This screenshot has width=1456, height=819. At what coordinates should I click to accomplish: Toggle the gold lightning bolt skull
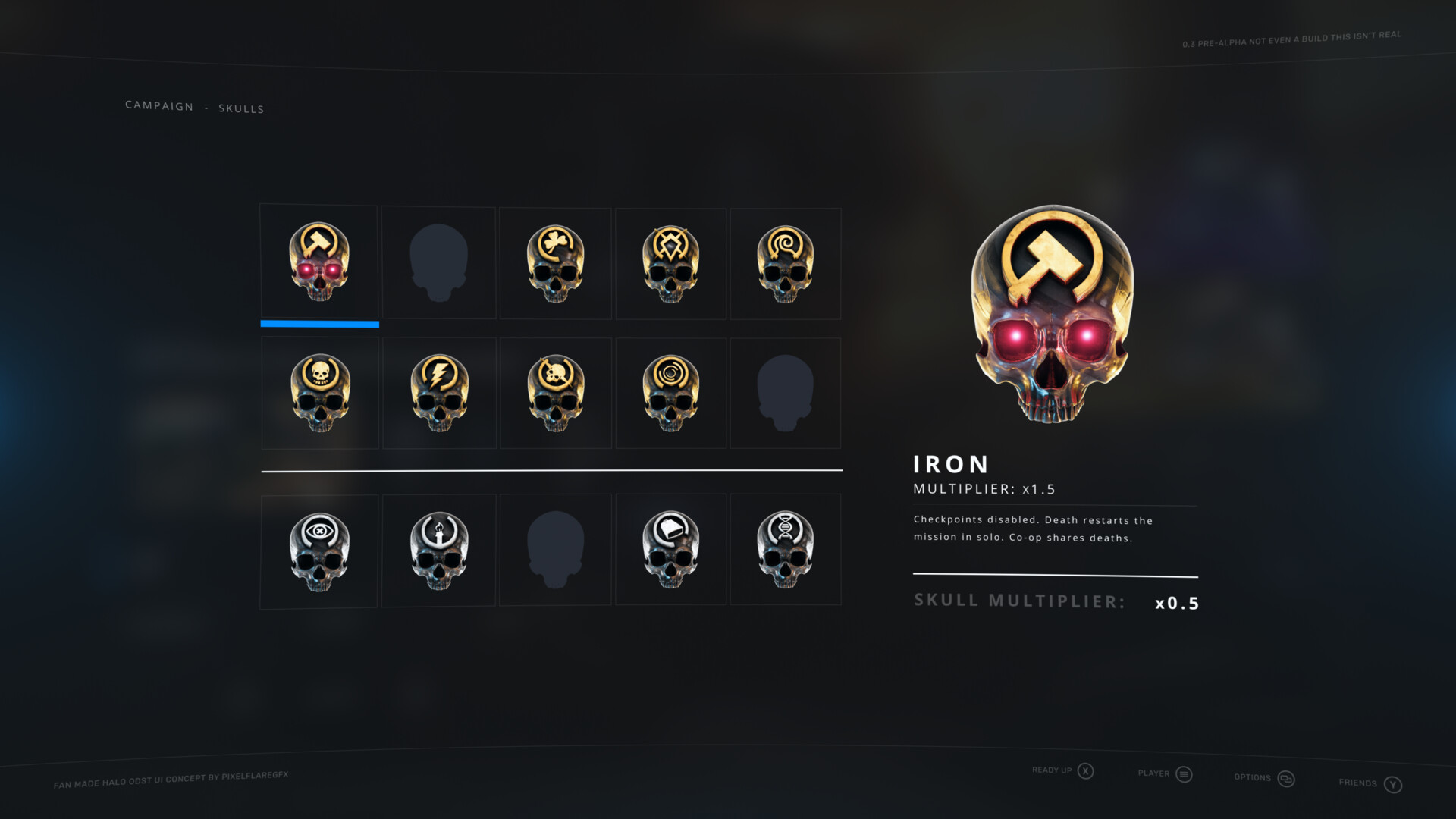pos(439,394)
